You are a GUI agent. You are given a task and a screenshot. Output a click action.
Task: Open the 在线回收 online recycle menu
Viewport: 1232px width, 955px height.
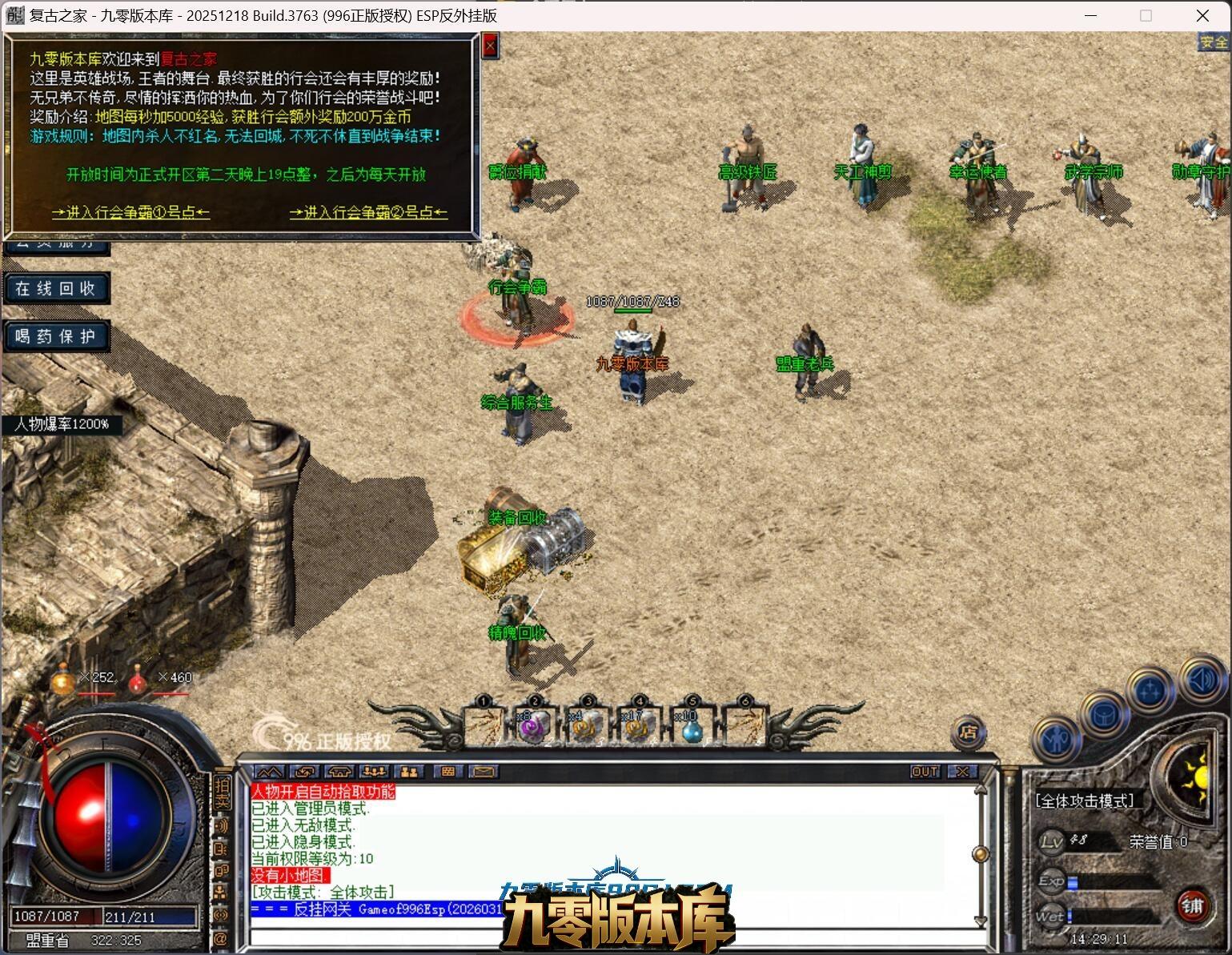[56, 288]
